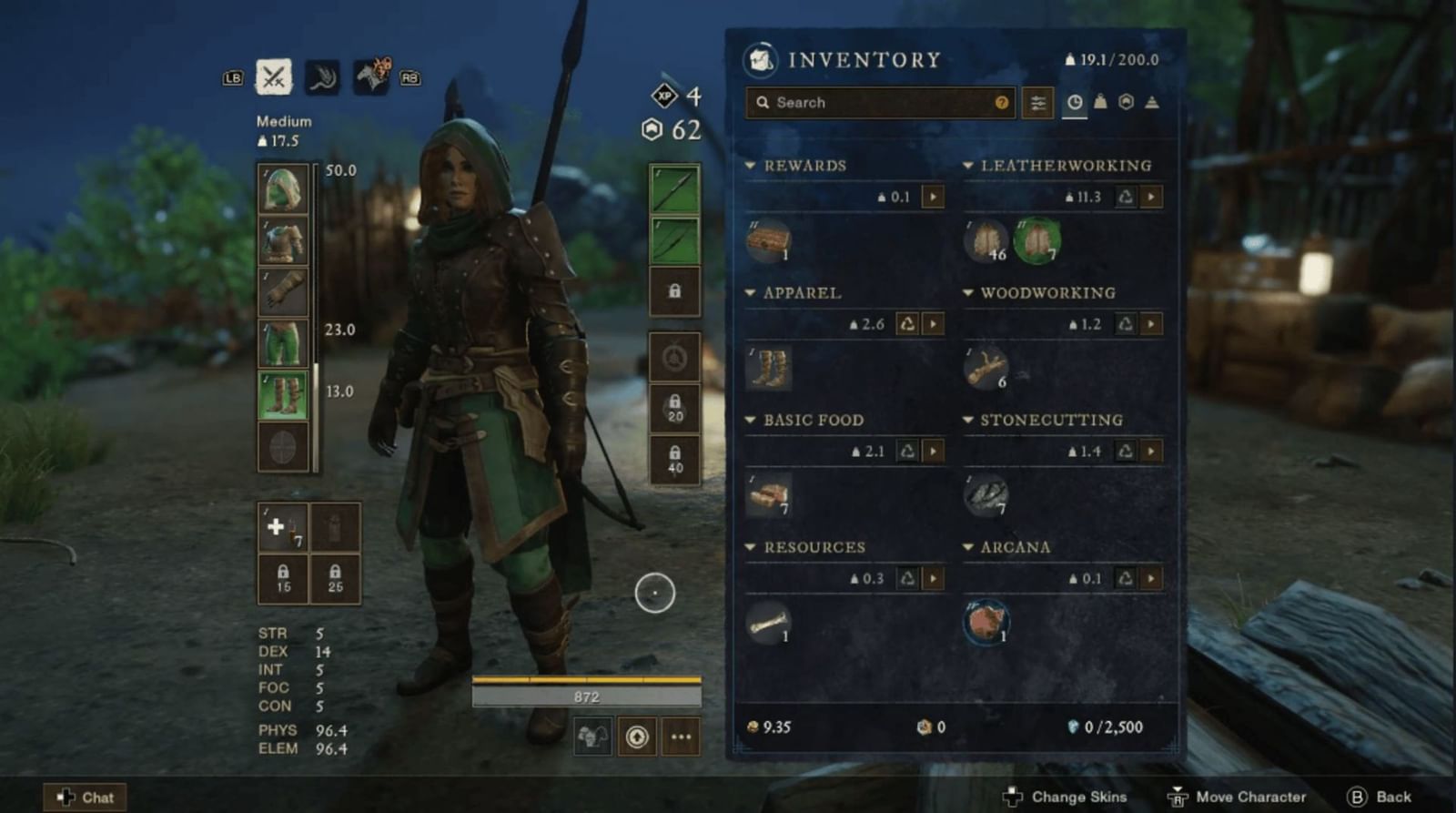Select the chest item under Rewards
Screen dimensions: 1456x813
click(x=770, y=241)
